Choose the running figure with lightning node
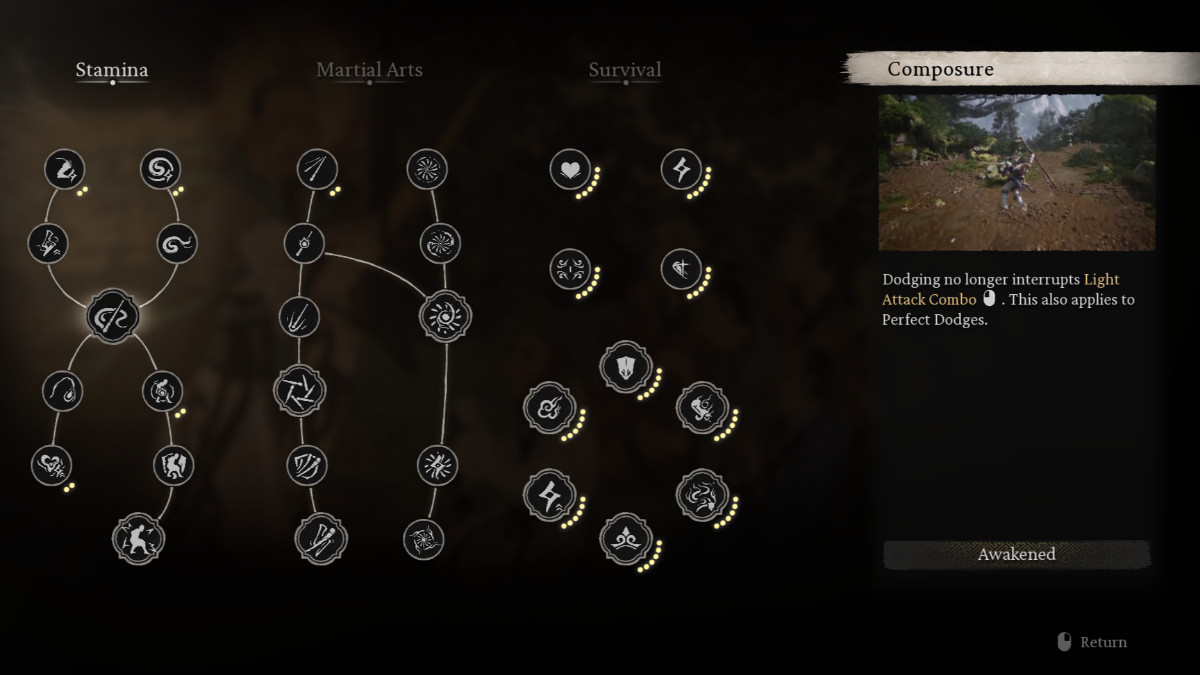The image size is (1200, 675). point(66,169)
